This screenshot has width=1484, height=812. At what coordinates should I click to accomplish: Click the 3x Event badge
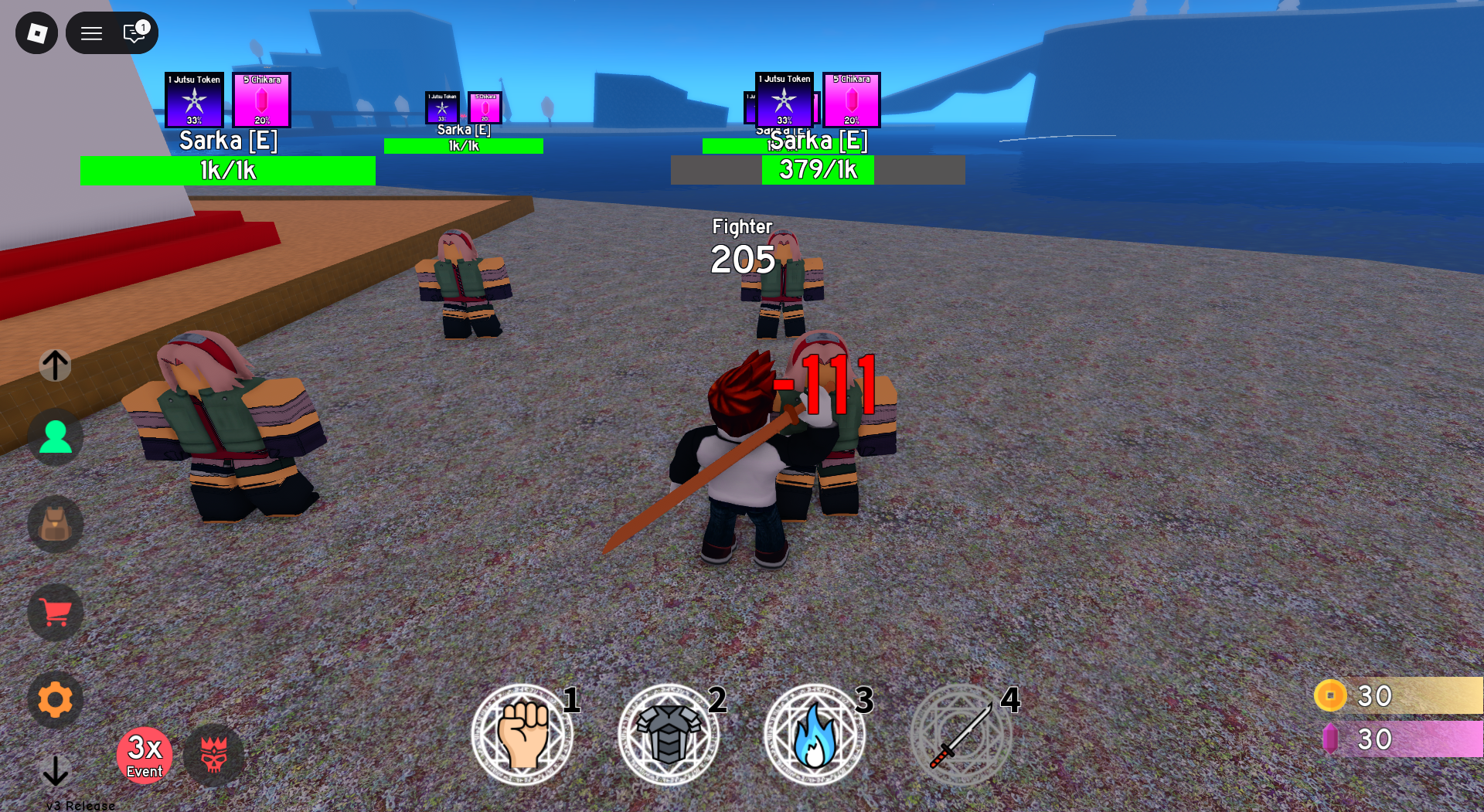pyautogui.click(x=145, y=755)
